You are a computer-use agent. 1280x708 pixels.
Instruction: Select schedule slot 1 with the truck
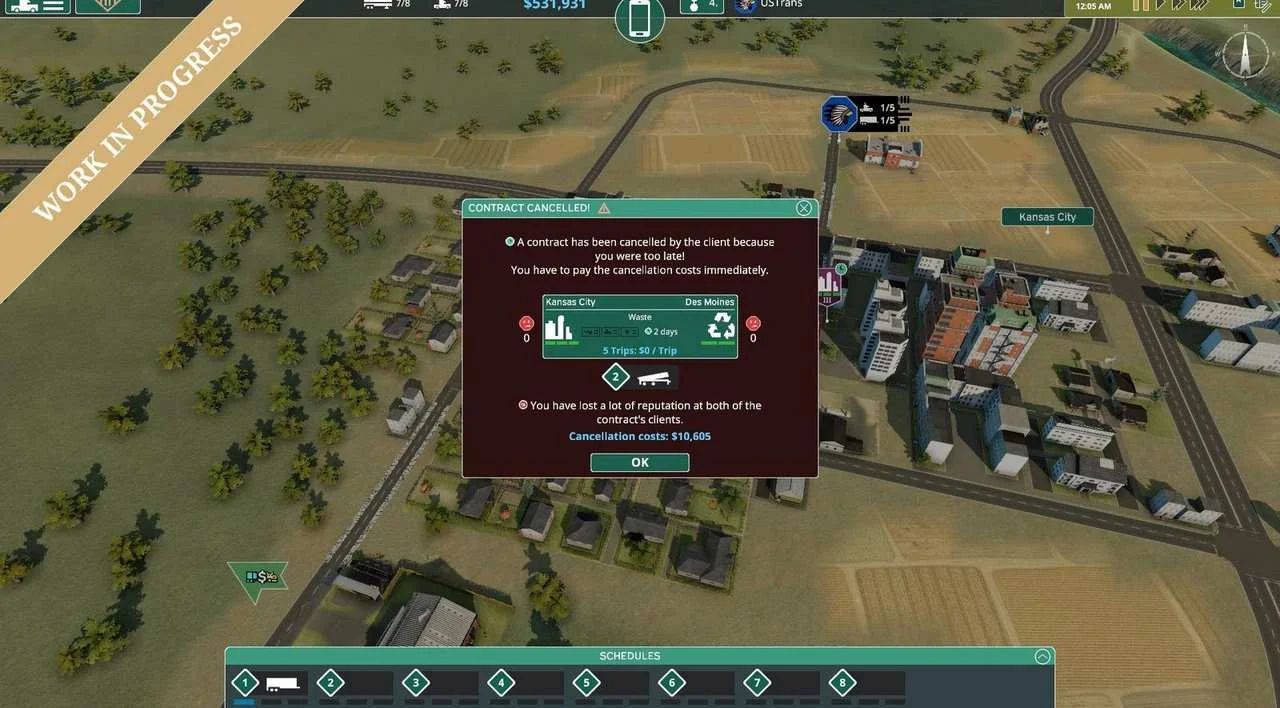click(269, 684)
